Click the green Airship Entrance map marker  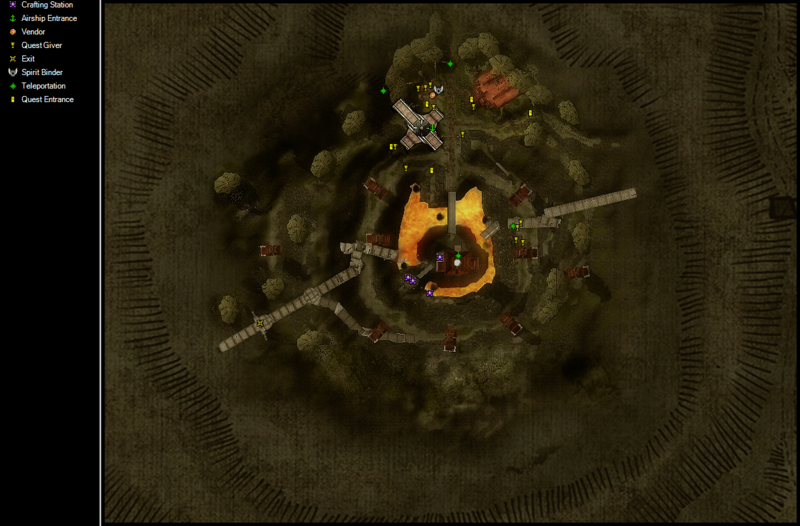click(x=434, y=127)
